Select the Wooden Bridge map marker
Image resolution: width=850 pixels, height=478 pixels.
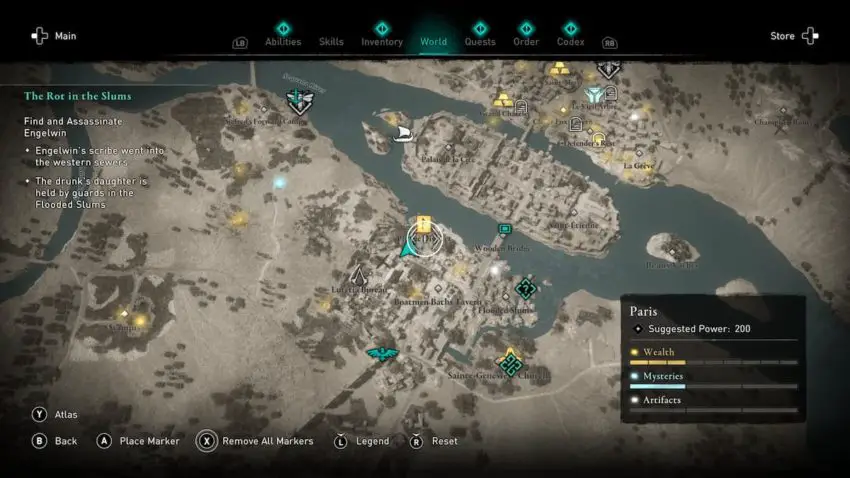[505, 230]
